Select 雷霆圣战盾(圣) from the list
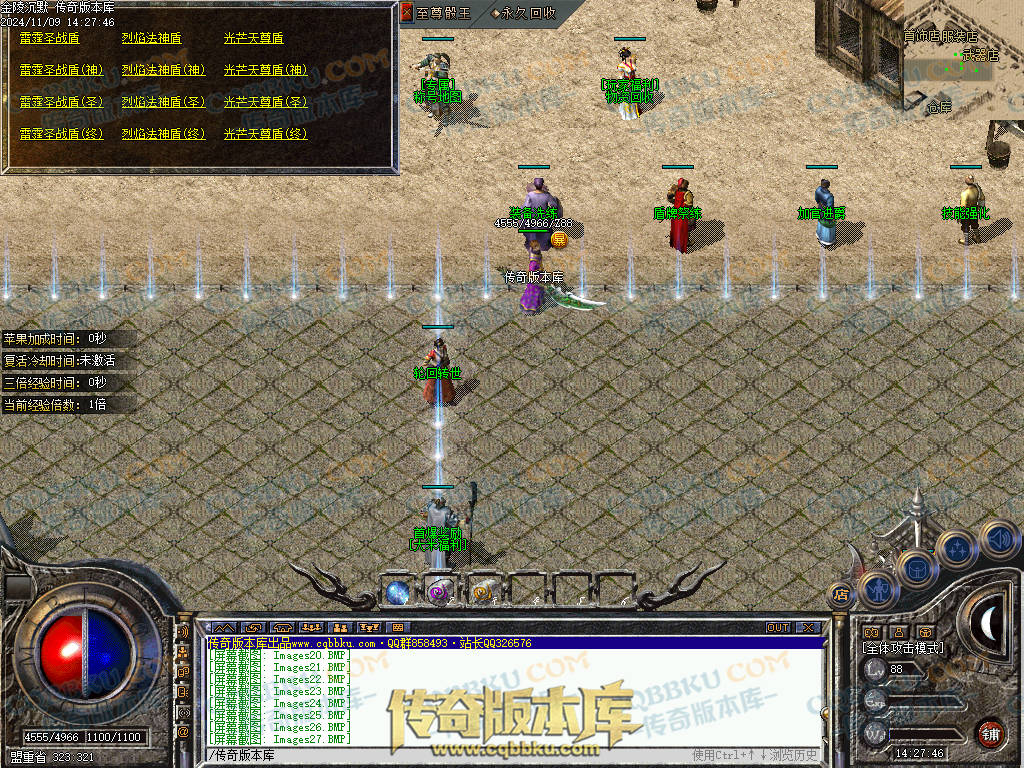 click(x=61, y=102)
